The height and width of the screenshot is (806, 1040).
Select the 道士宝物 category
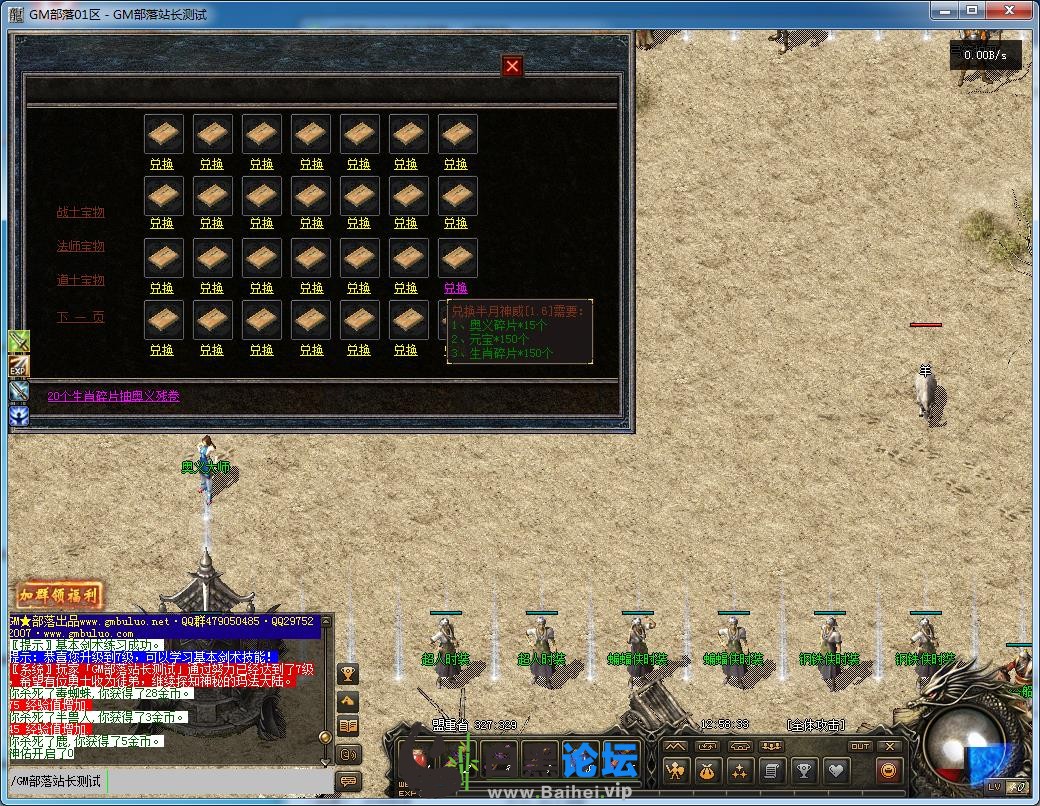click(80, 280)
